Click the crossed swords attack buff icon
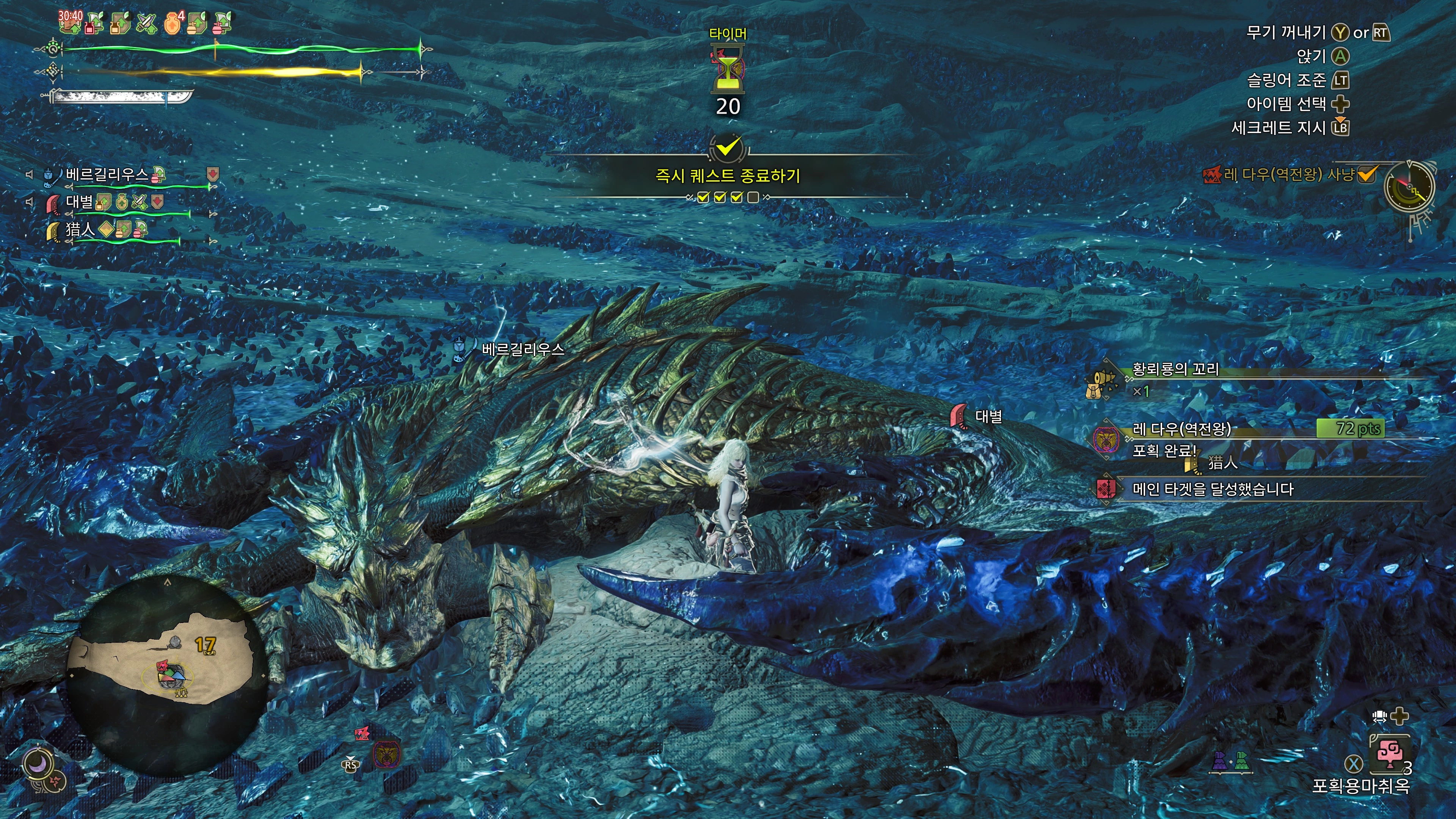This screenshot has width=1456, height=819. click(x=146, y=24)
